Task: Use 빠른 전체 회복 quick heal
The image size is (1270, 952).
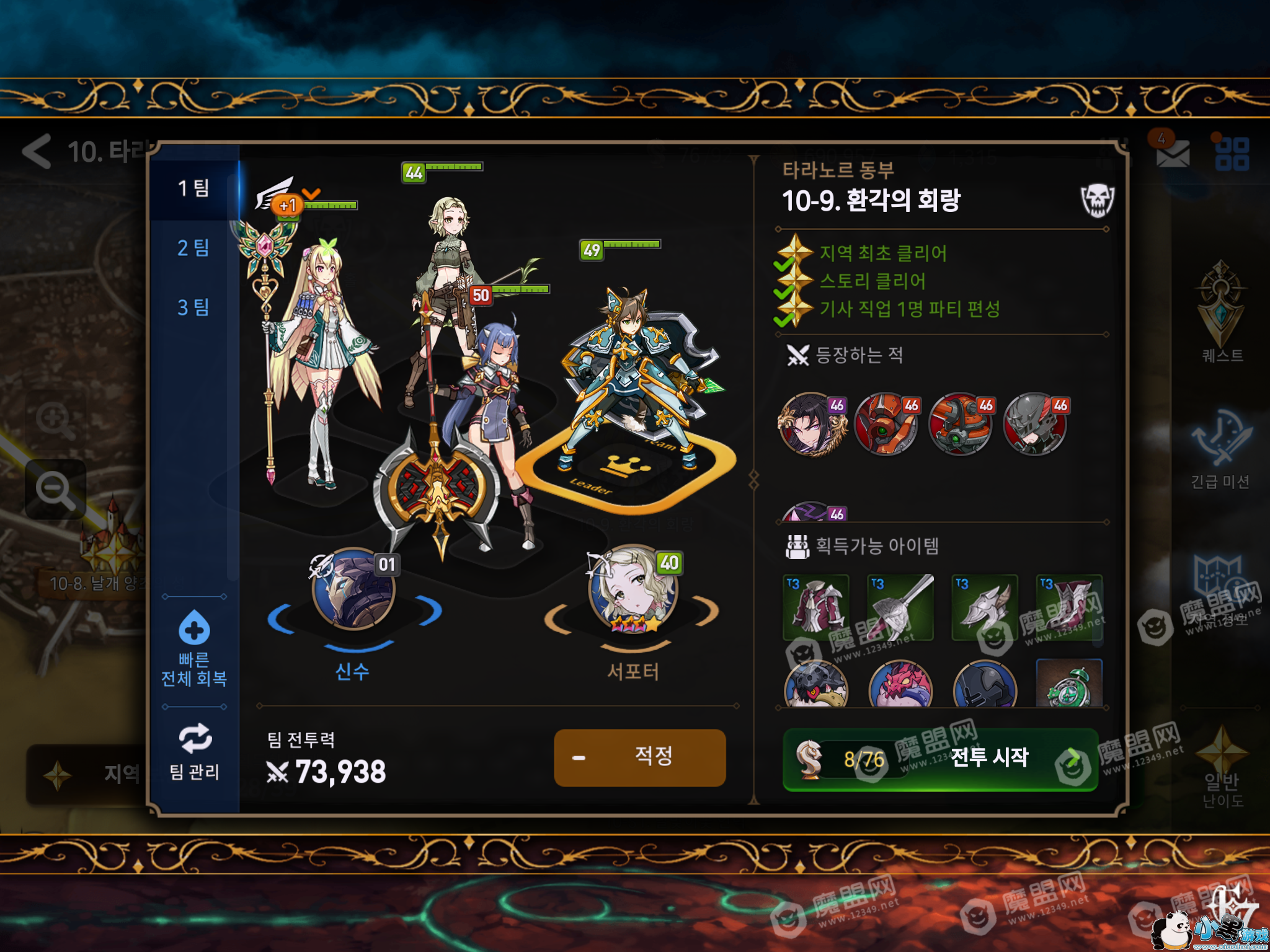Action: click(x=194, y=648)
